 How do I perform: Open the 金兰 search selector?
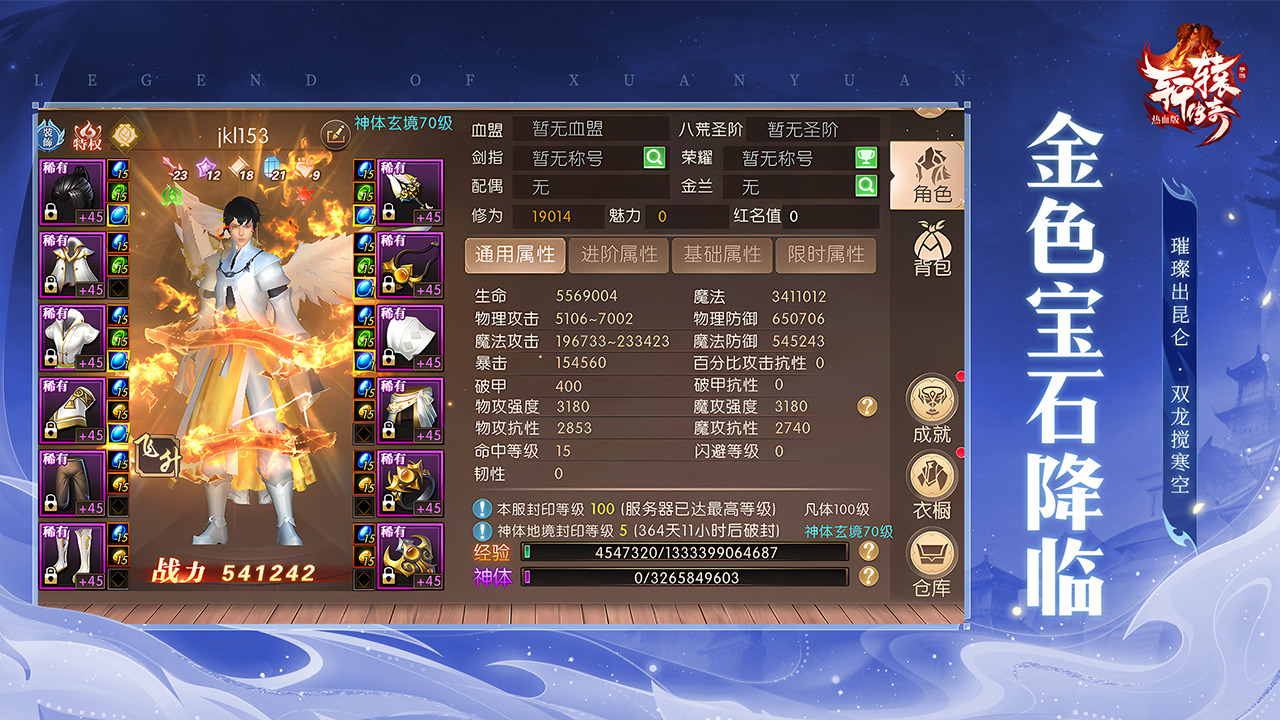(x=868, y=186)
